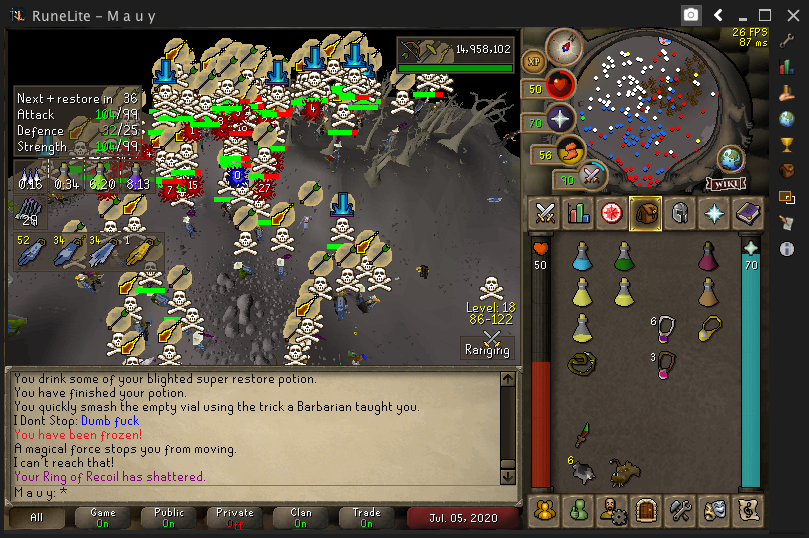Switch to the Skills tab

578,213
